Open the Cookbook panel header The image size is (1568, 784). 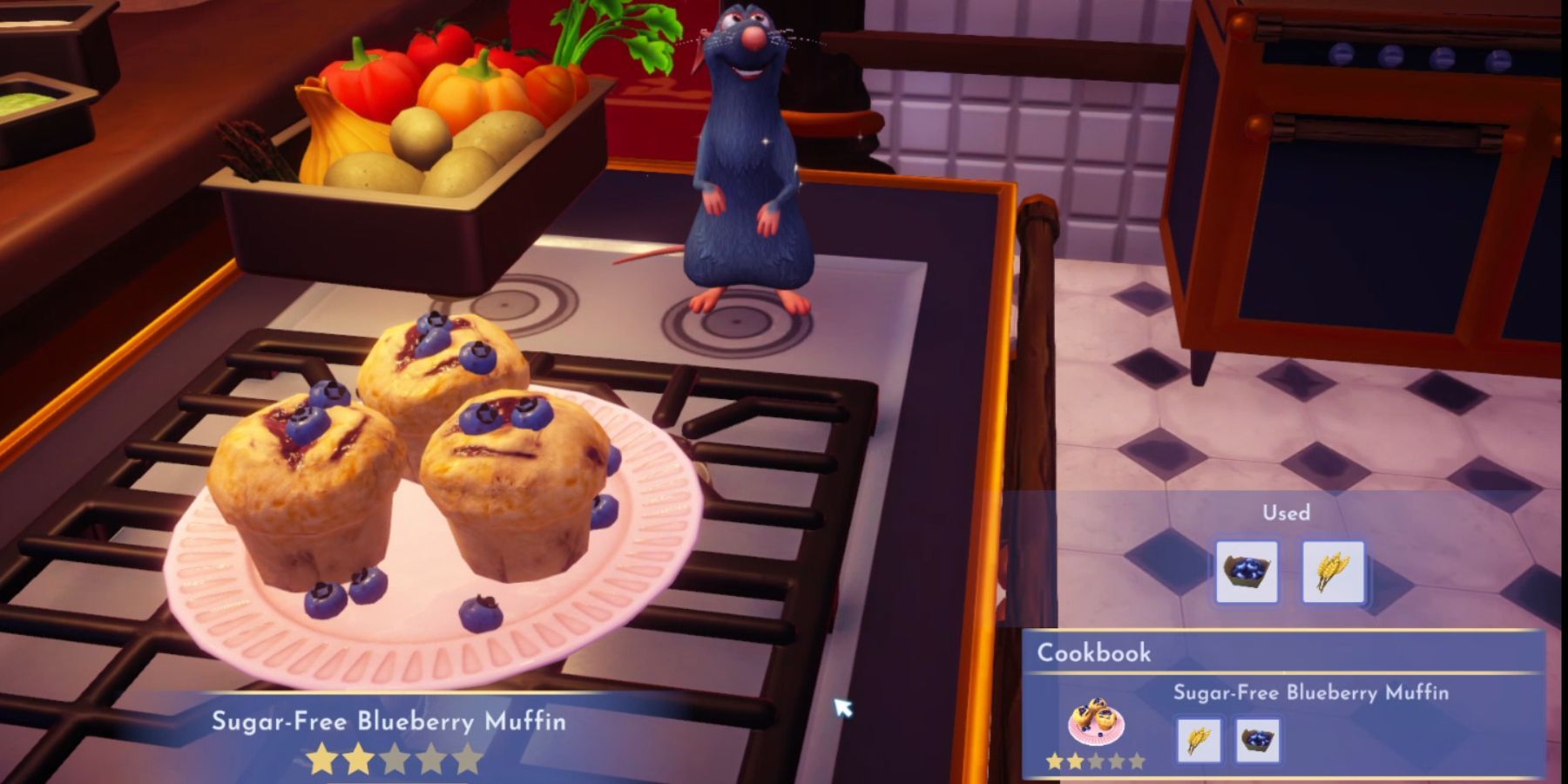tap(1094, 652)
